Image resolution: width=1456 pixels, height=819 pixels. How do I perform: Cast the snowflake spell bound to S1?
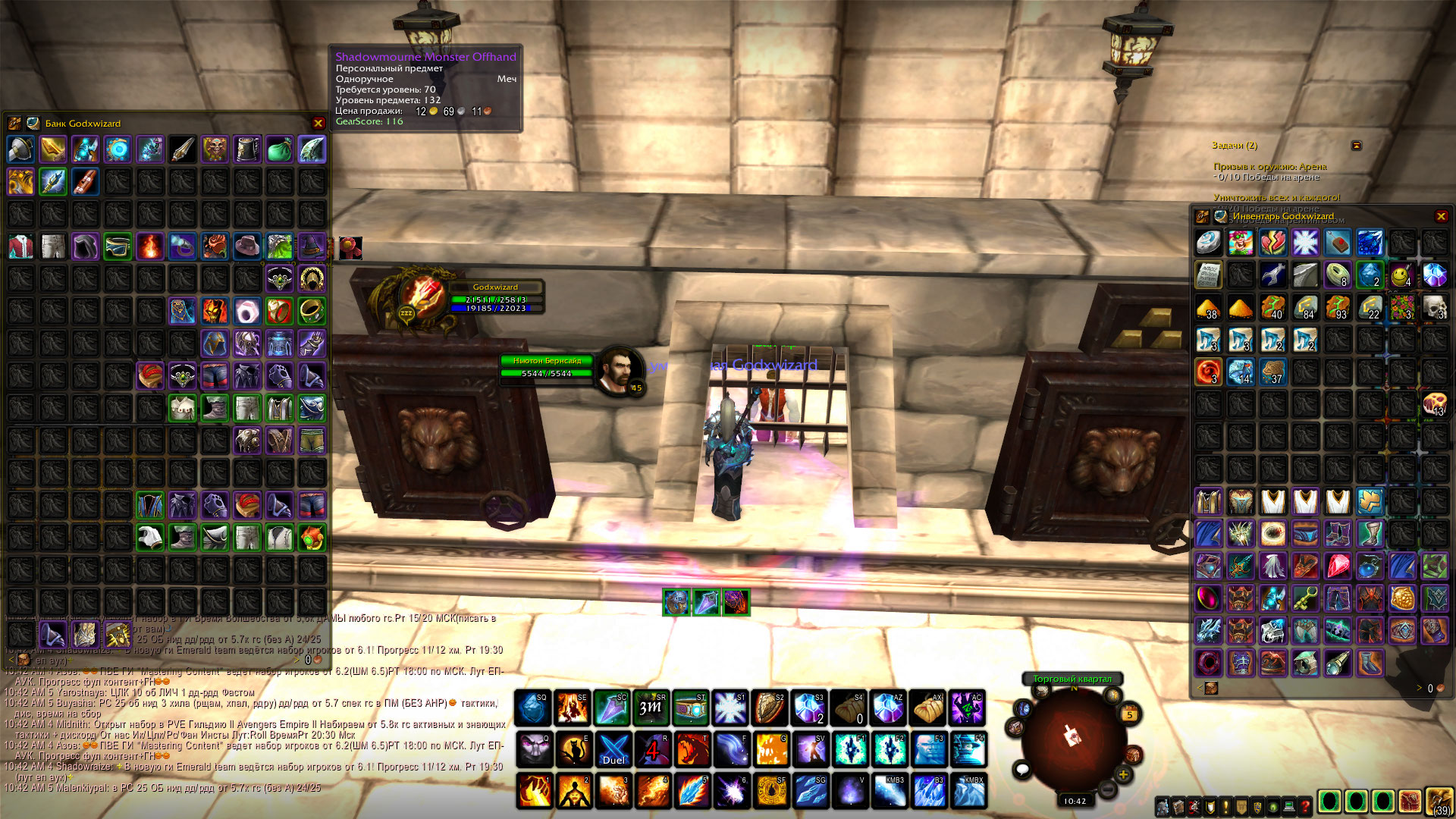[731, 708]
